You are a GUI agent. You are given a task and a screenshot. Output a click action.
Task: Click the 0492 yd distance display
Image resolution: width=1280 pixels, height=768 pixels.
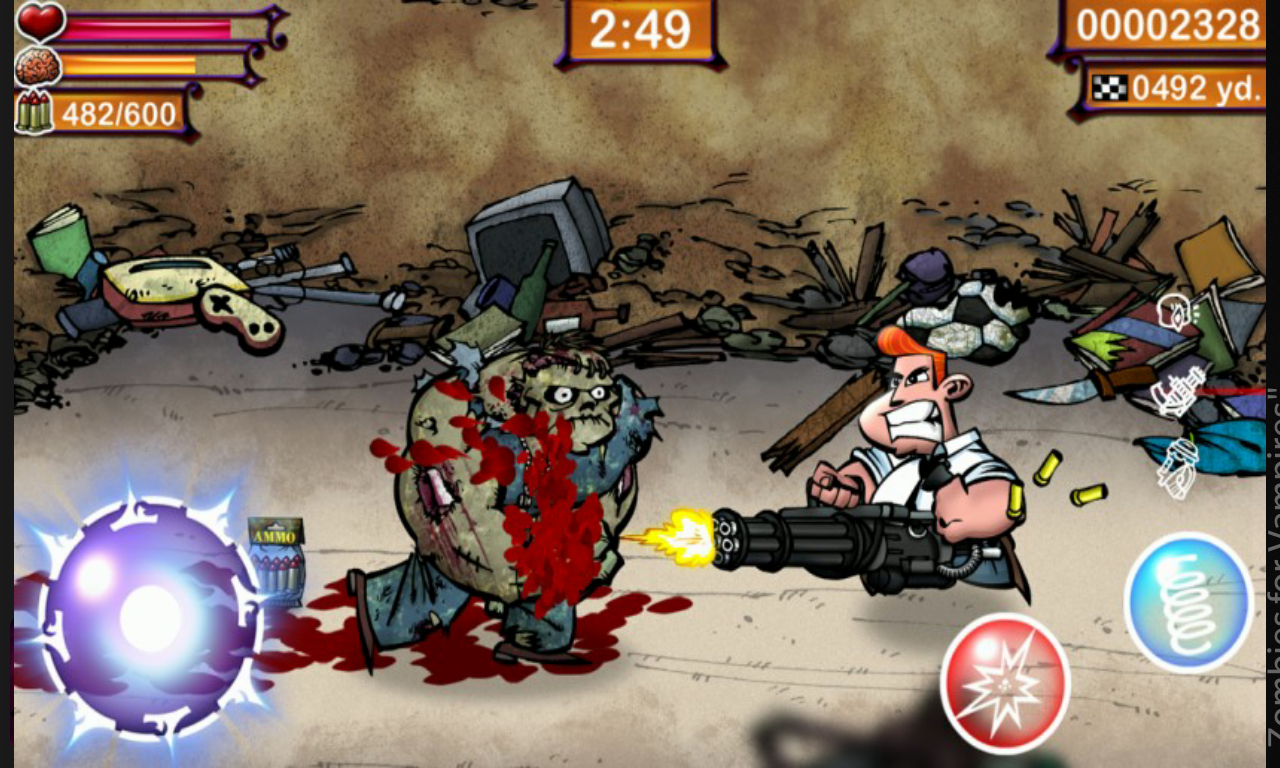[1191, 88]
